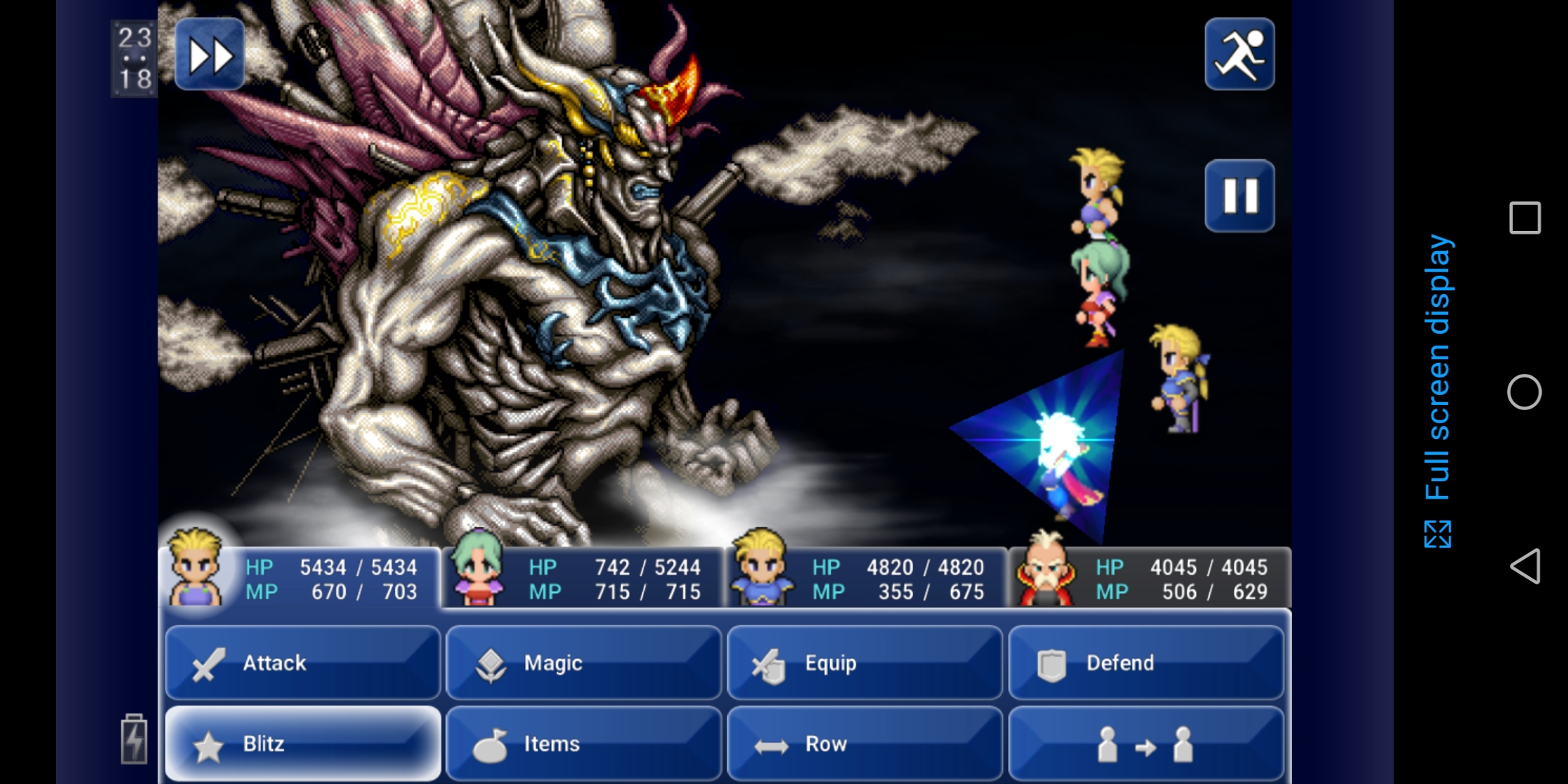1568x784 pixels.
Task: Select Terra's status panel with 742 HP
Action: click(x=582, y=579)
